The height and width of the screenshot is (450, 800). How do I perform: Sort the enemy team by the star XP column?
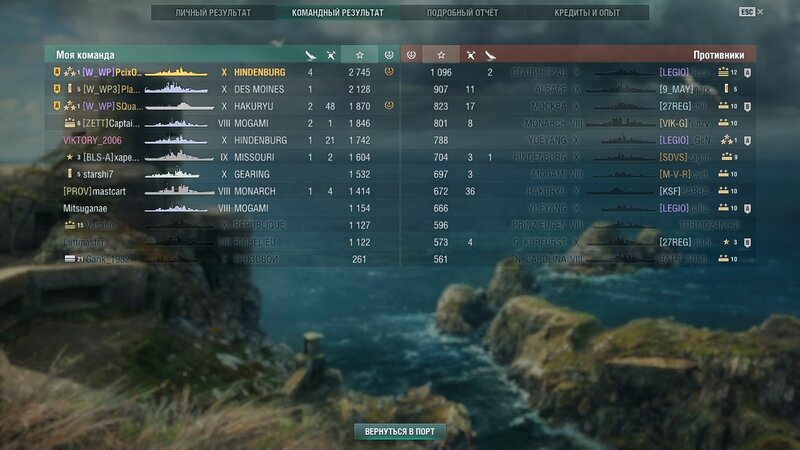441,54
